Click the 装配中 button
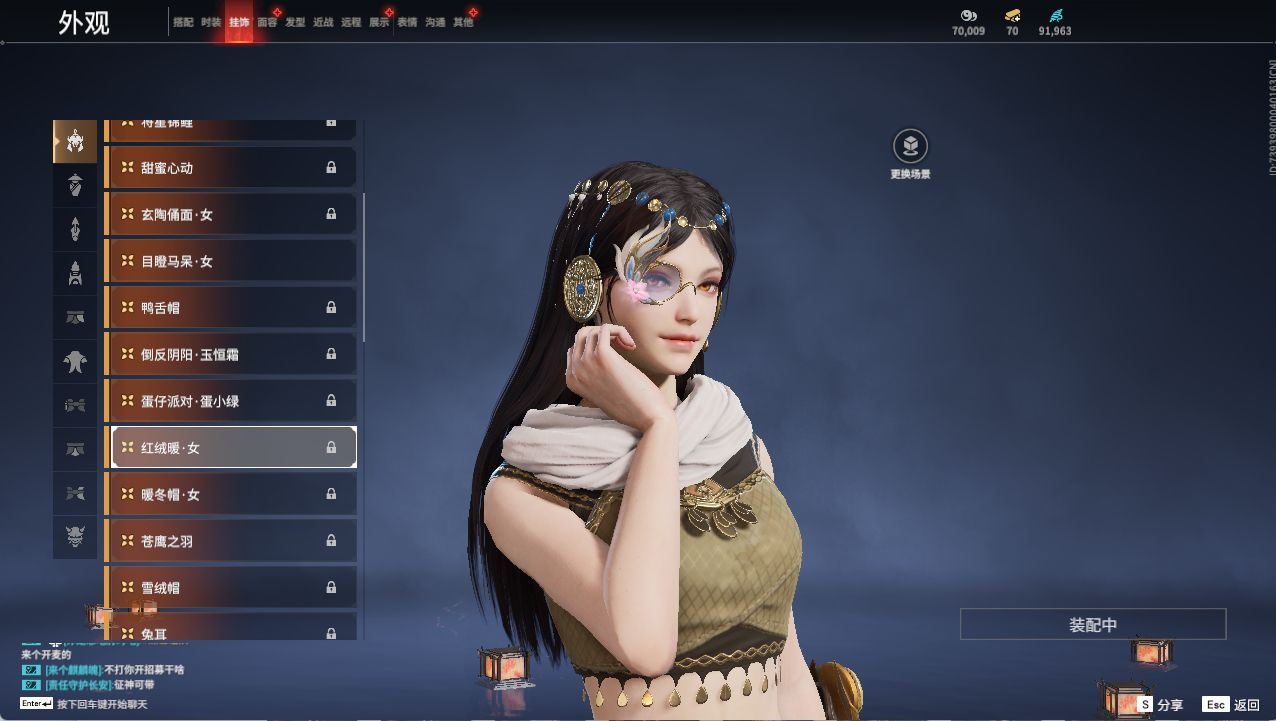1276x721 pixels. point(1093,624)
